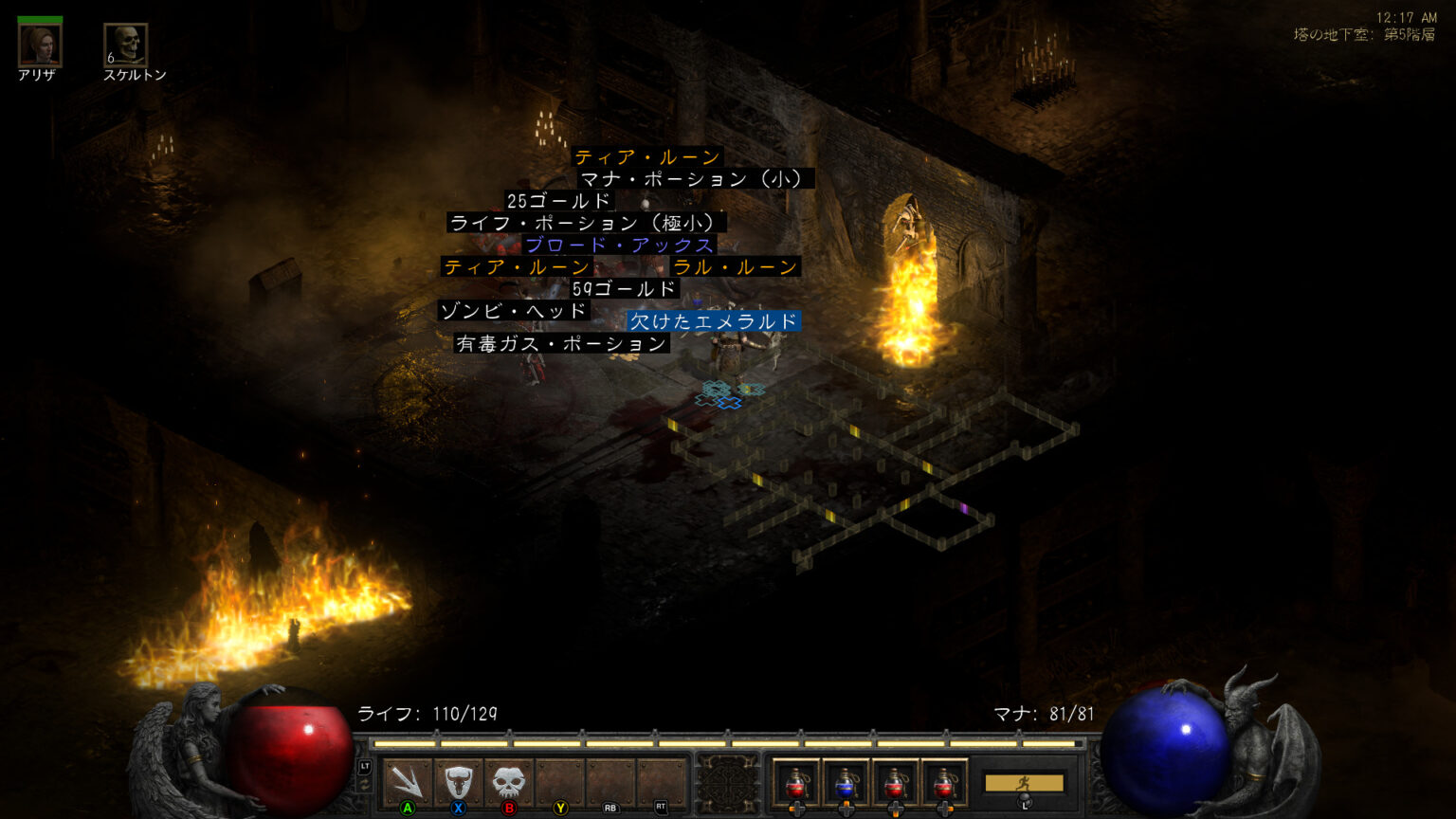Activate the branching arrow skill icon
Image resolution: width=1456 pixels, height=819 pixels.
(408, 782)
